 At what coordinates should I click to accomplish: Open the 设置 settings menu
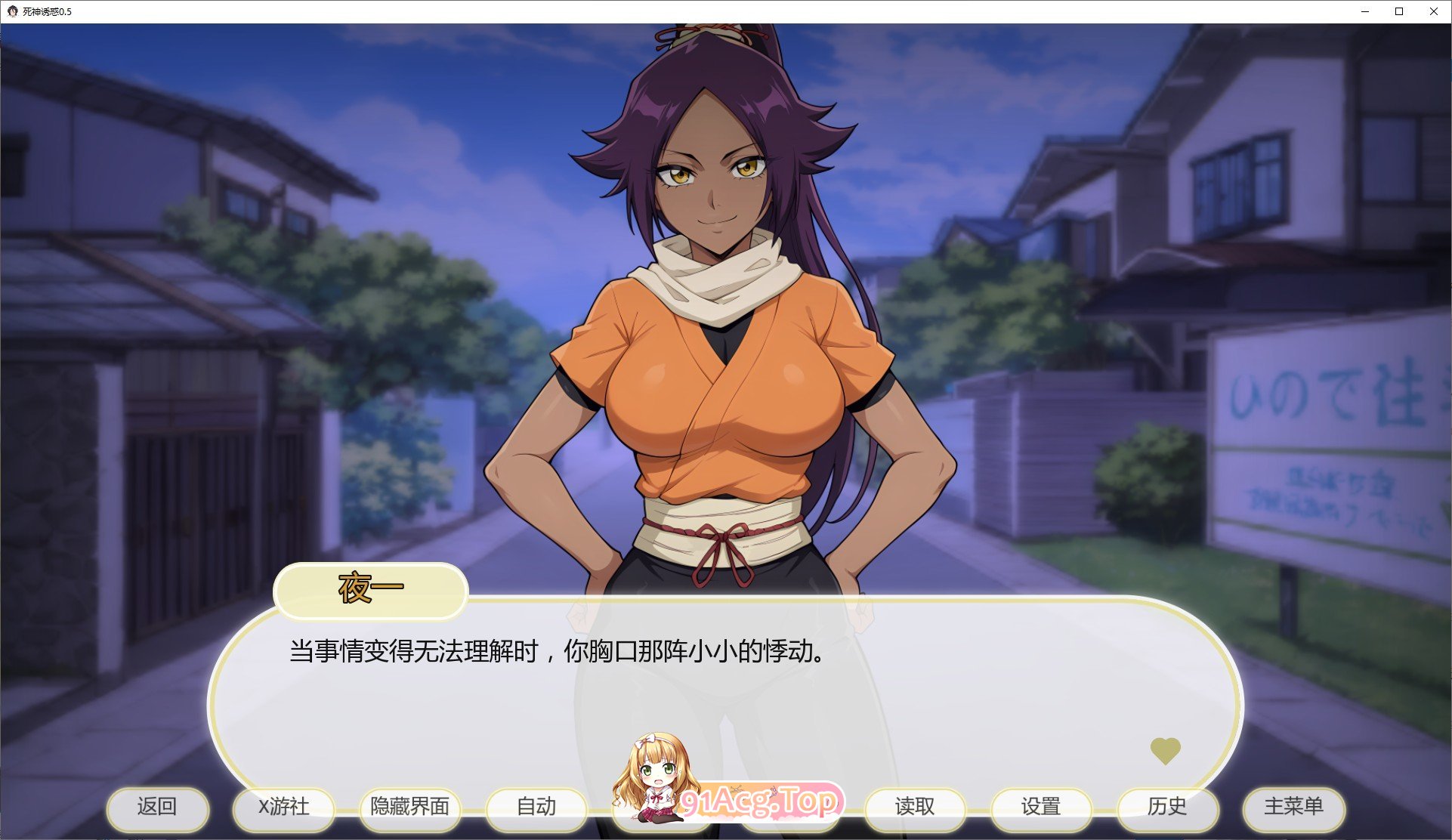coord(1041,807)
